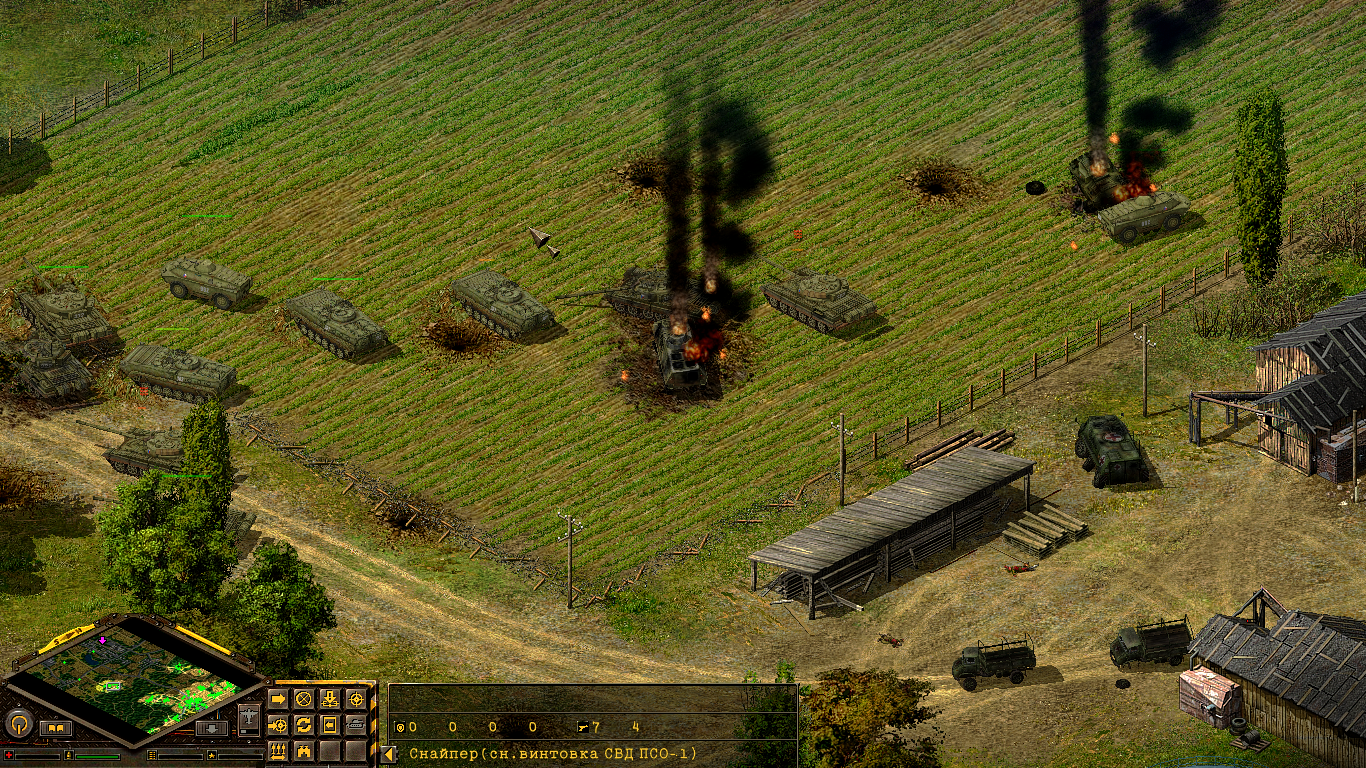Viewport: 1366px width, 768px height.
Task: Click the star rank indicator button
Action: (213, 756)
